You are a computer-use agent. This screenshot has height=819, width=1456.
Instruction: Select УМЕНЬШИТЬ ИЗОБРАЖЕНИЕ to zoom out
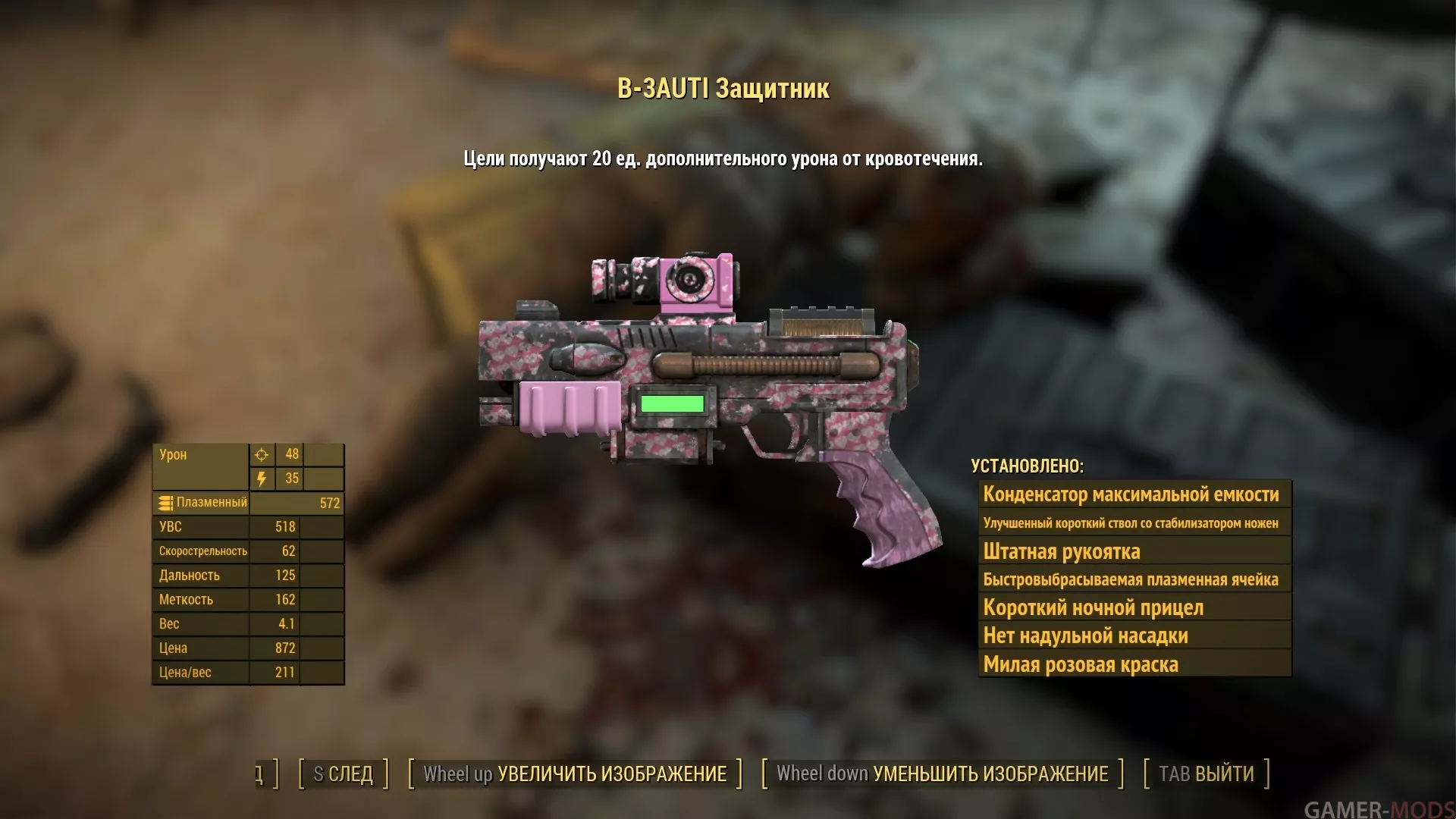942,774
